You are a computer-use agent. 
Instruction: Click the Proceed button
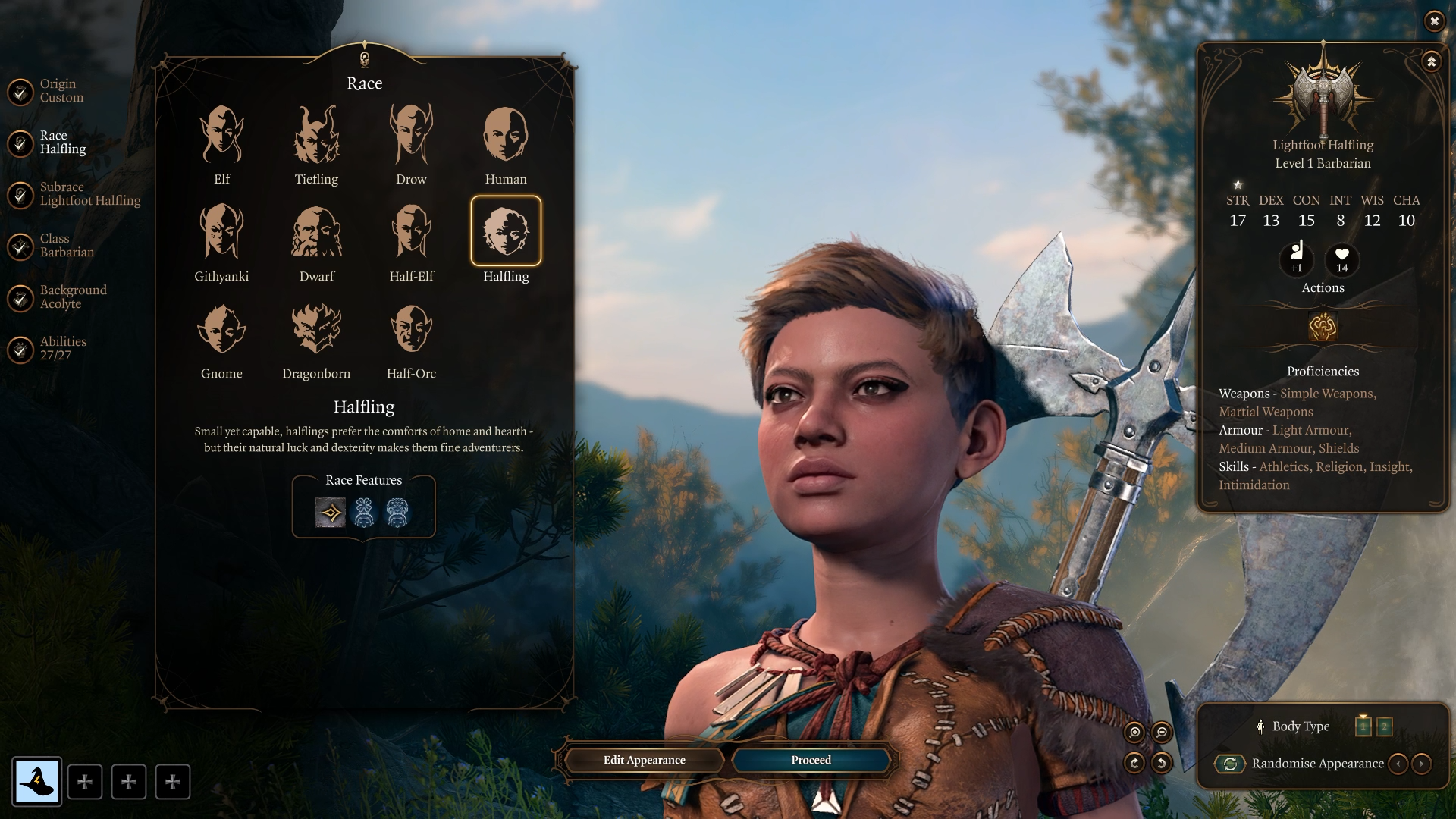pyautogui.click(x=810, y=760)
